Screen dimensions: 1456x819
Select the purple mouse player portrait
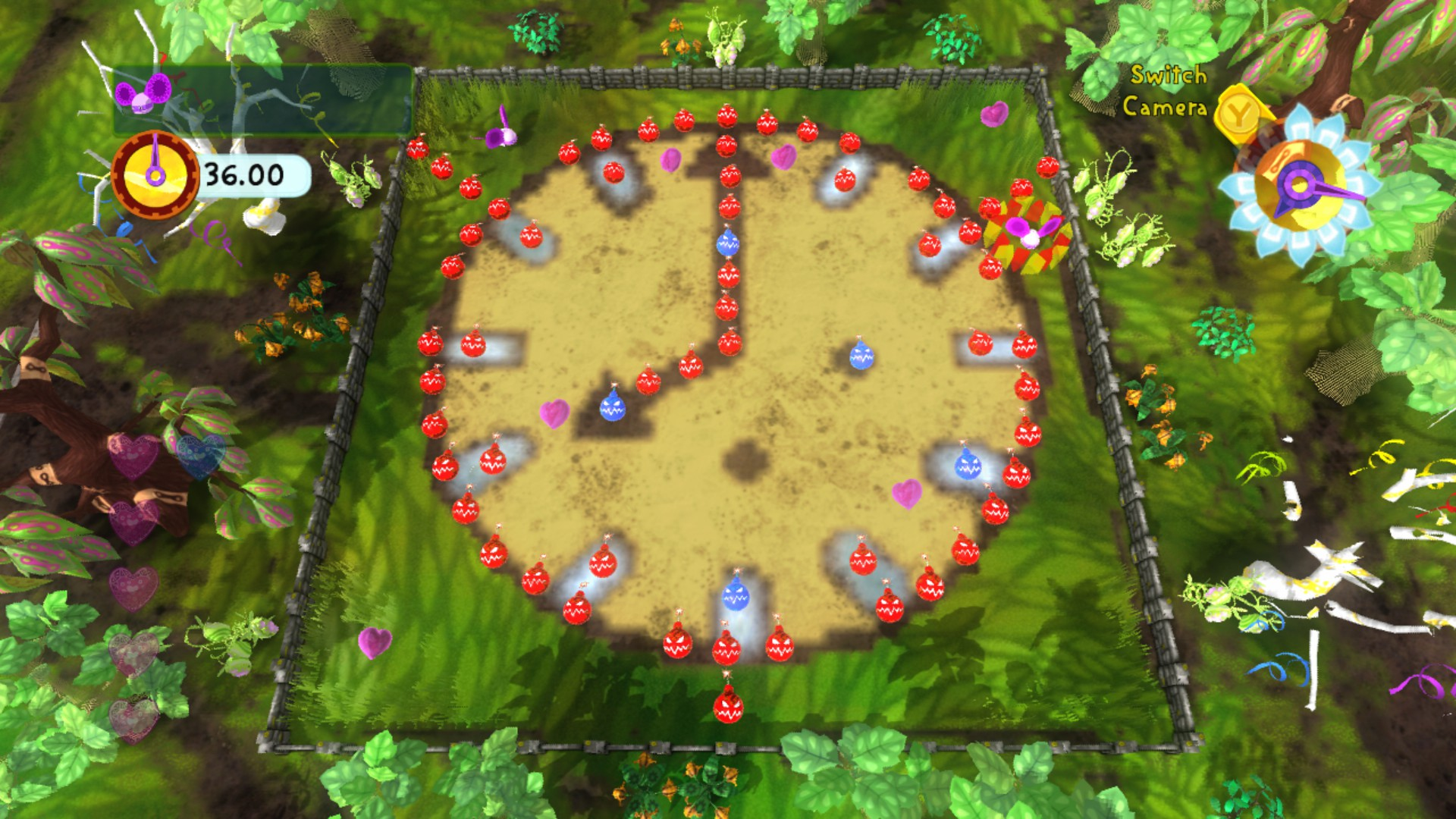click(x=143, y=93)
